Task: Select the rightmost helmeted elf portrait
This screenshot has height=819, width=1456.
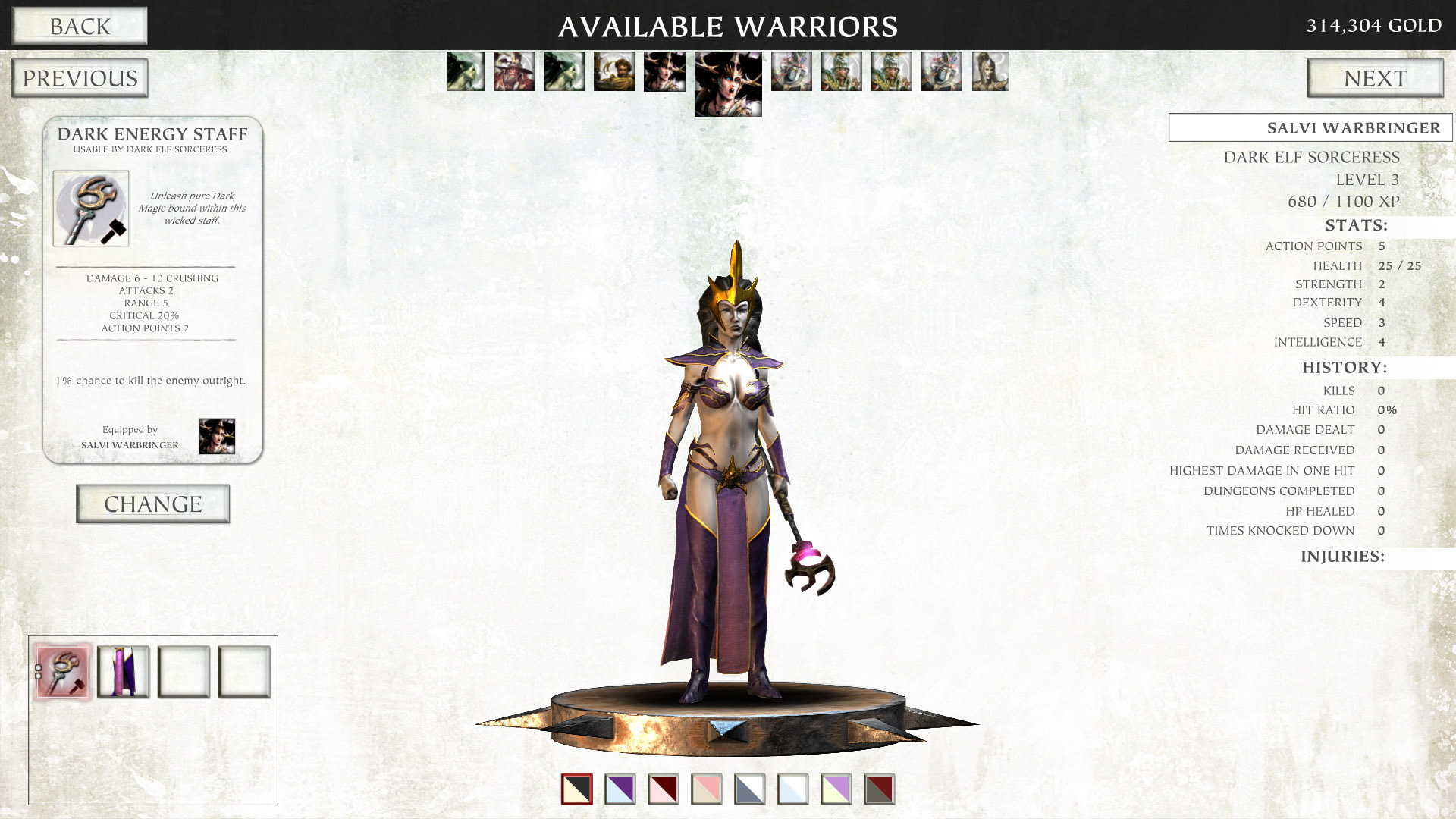Action: 990,72
